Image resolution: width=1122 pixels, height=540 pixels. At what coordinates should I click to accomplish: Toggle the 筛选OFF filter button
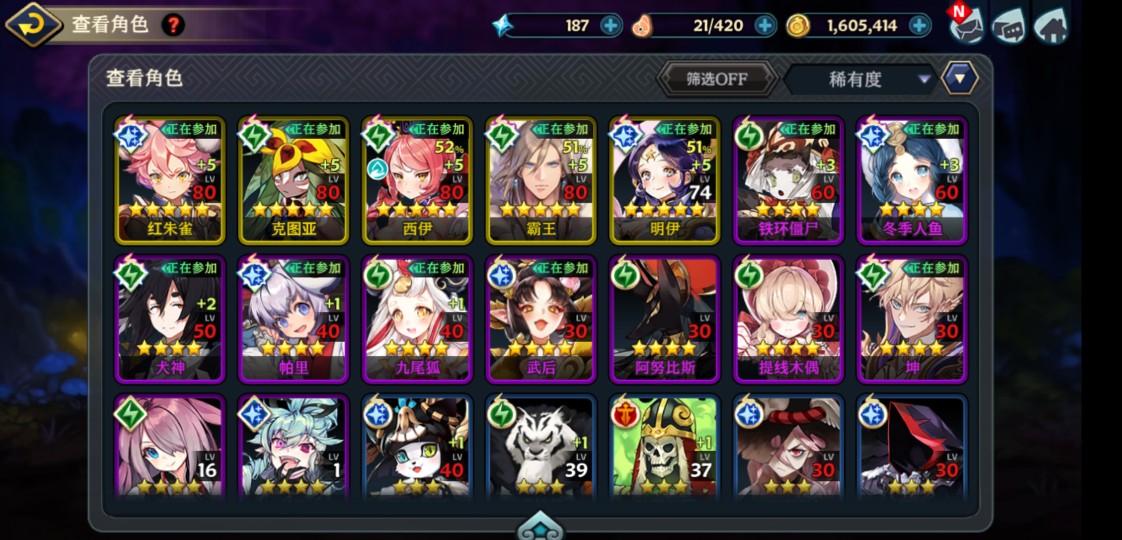tap(717, 79)
